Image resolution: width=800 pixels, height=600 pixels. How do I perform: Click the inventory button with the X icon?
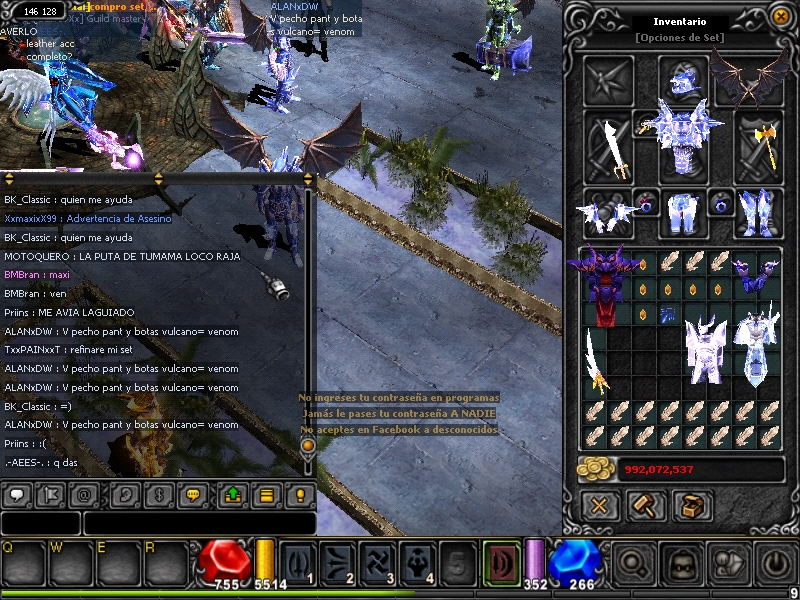point(599,505)
